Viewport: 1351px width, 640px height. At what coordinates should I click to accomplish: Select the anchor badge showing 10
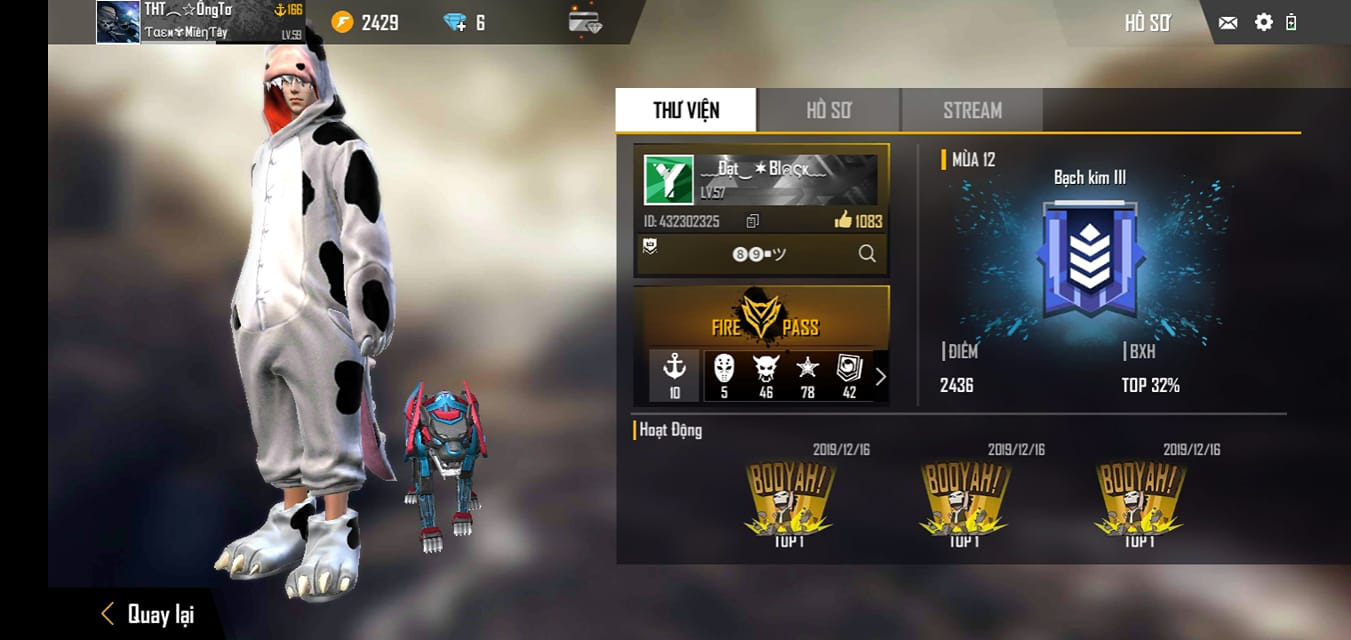pos(674,375)
